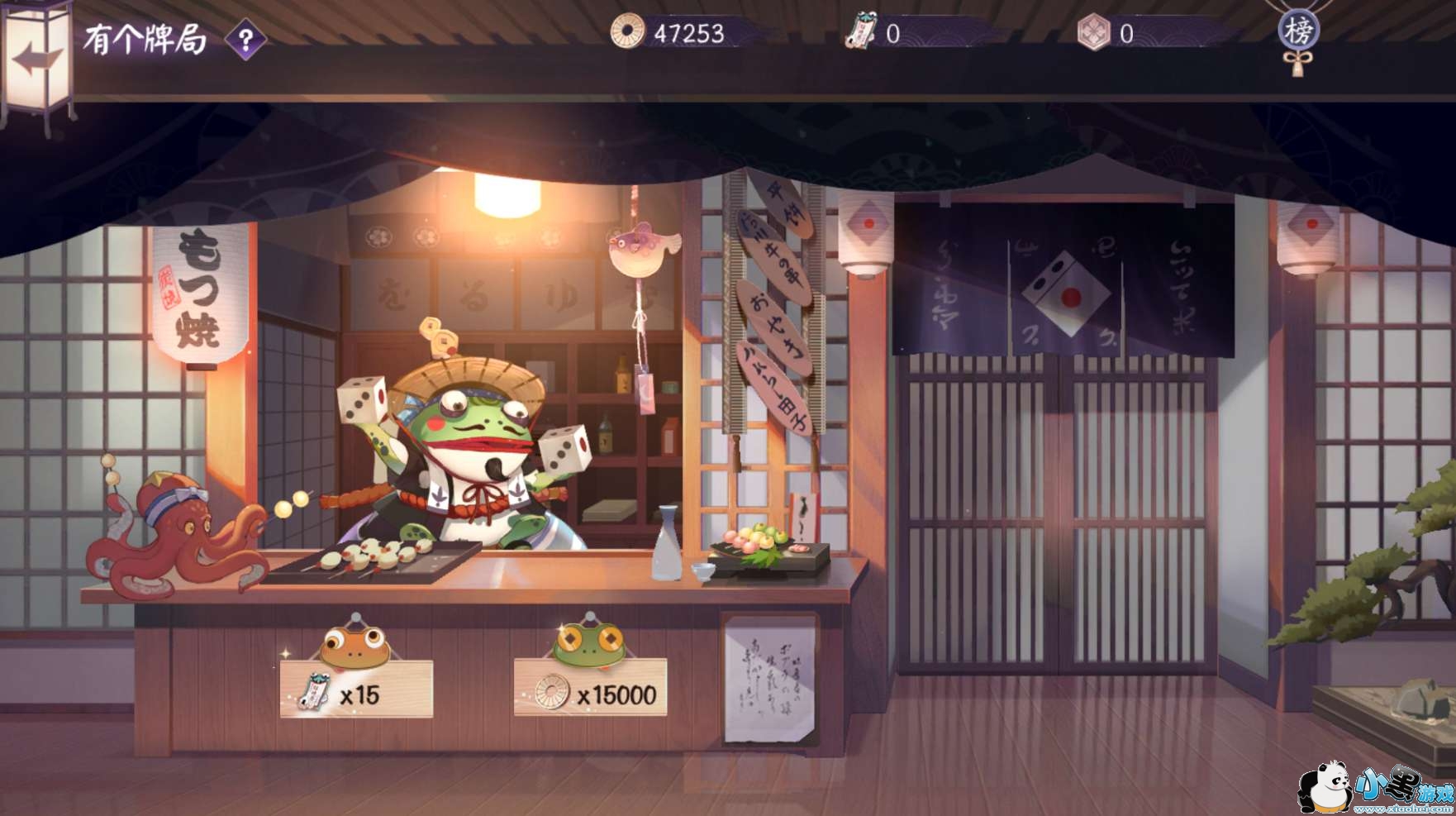
Task: Click the dice banner above the sliding doors
Action: (x=1066, y=293)
